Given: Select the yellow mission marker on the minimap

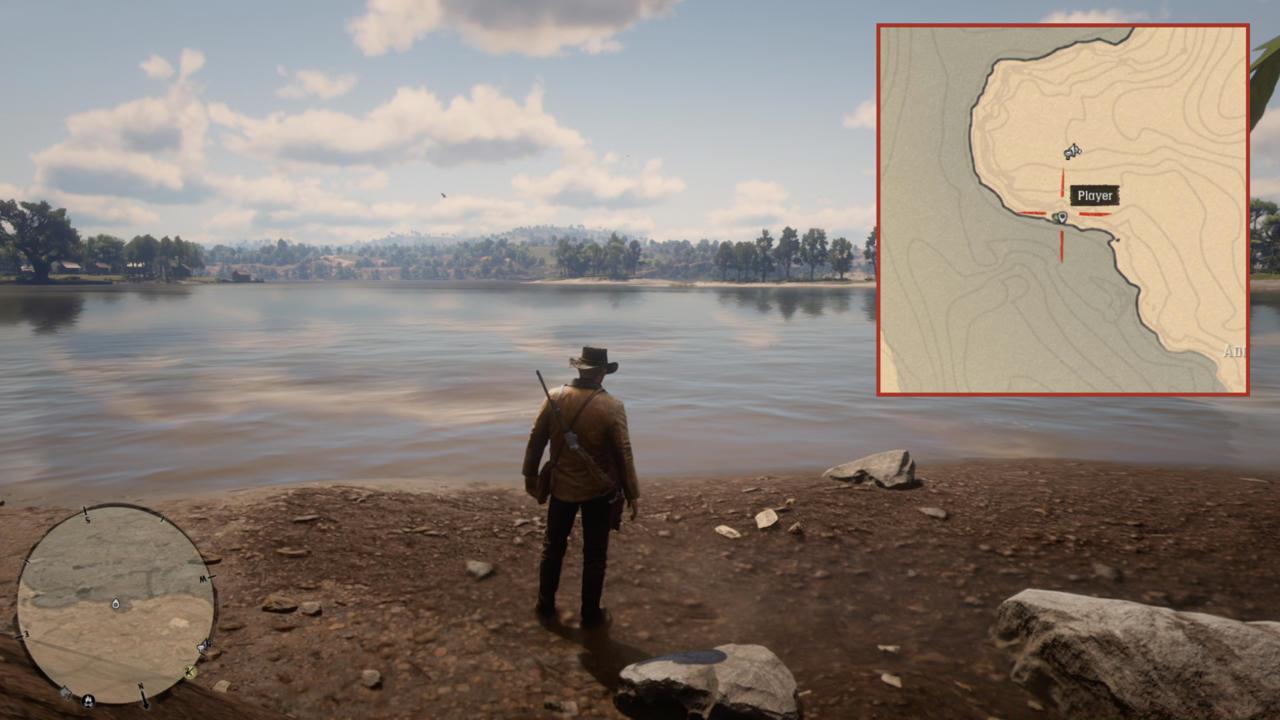Looking at the screenshot, I should [191, 673].
